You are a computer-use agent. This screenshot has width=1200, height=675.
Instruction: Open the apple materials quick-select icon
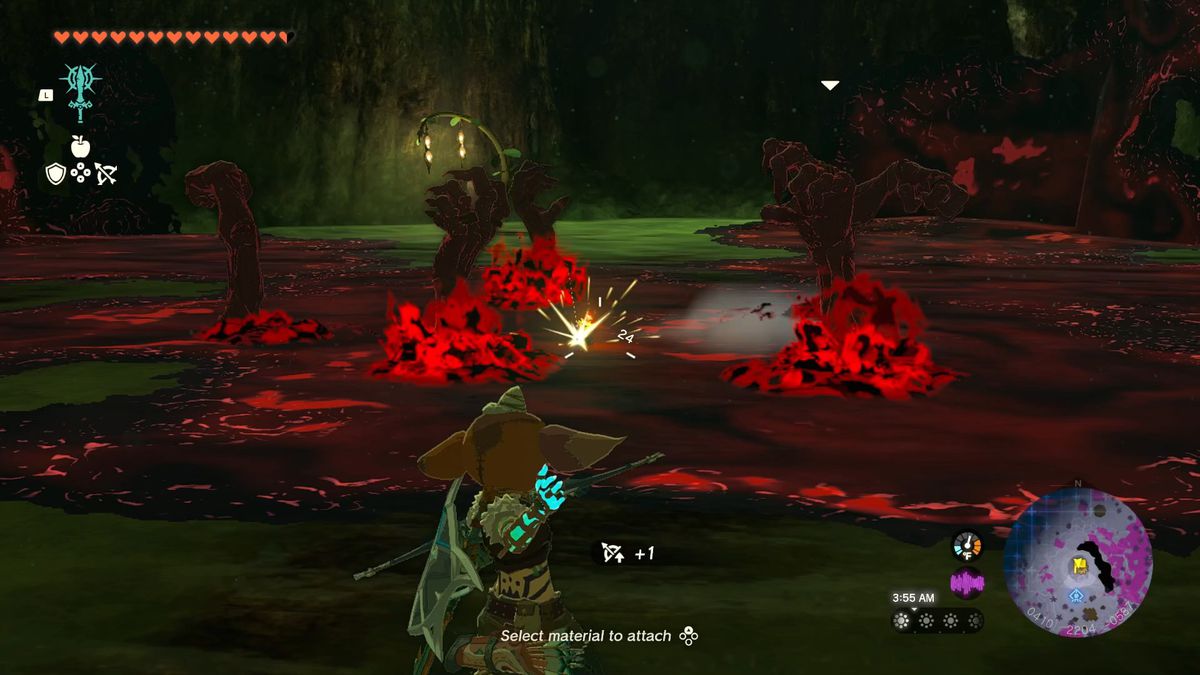tap(80, 147)
